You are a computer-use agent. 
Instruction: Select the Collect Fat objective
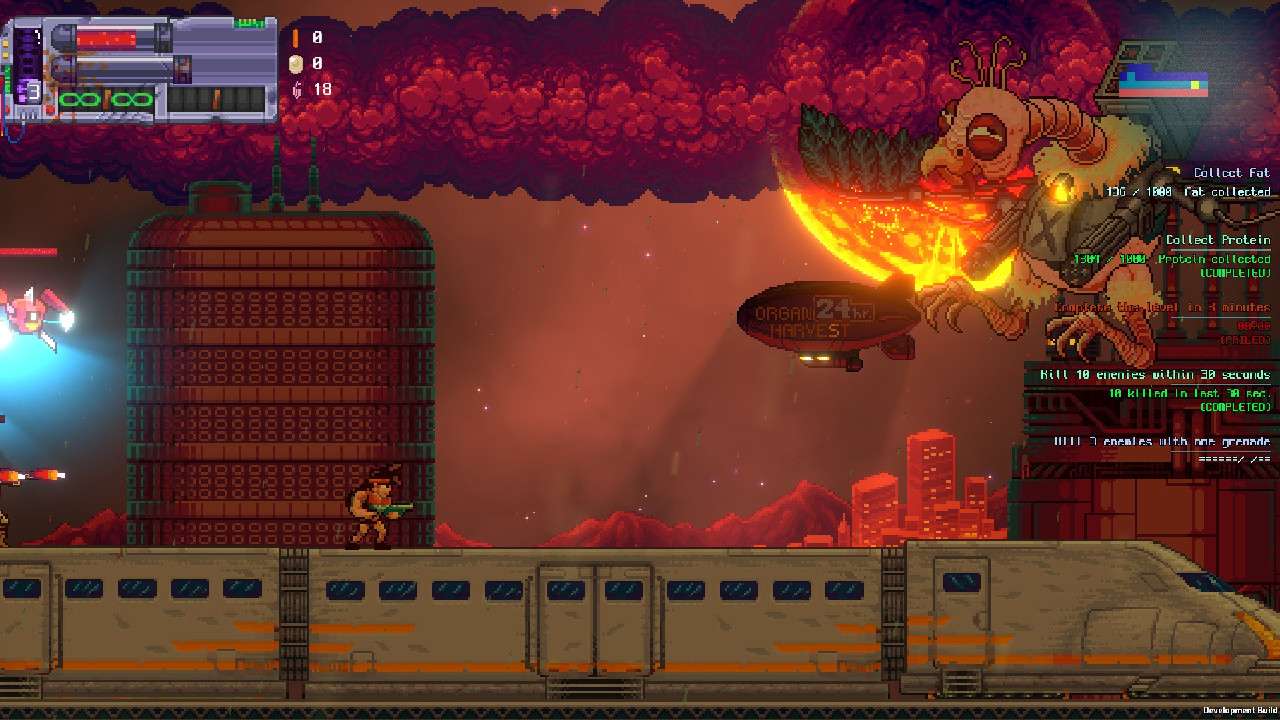pos(1231,173)
